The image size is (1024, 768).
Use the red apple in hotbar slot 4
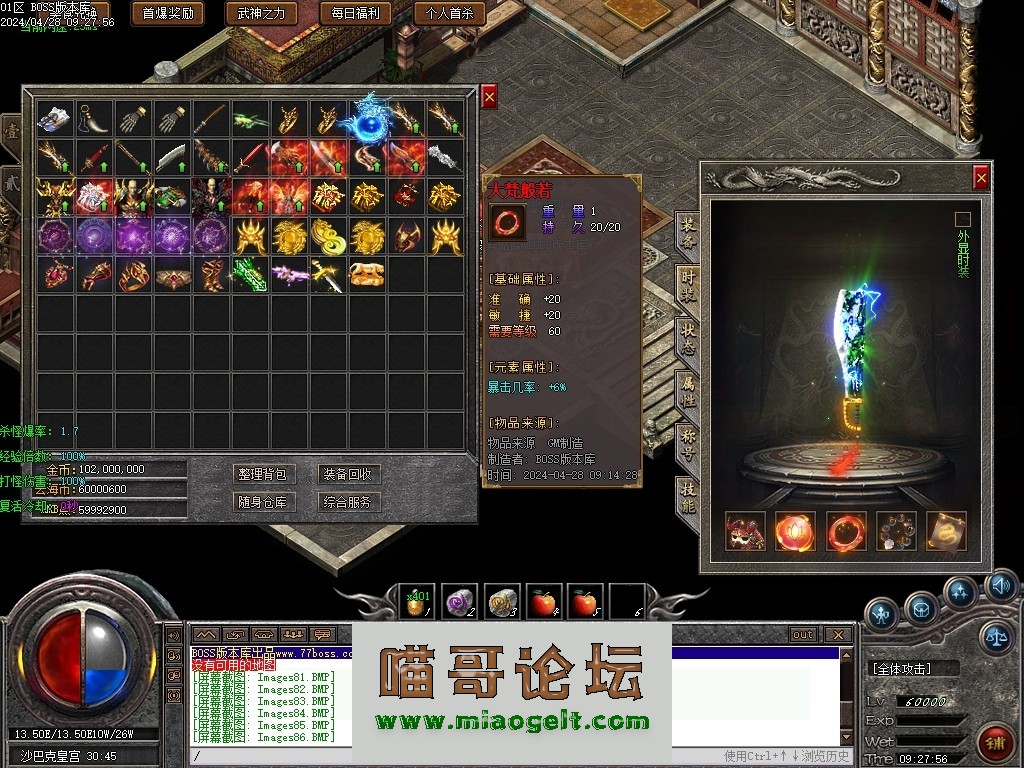tap(544, 602)
